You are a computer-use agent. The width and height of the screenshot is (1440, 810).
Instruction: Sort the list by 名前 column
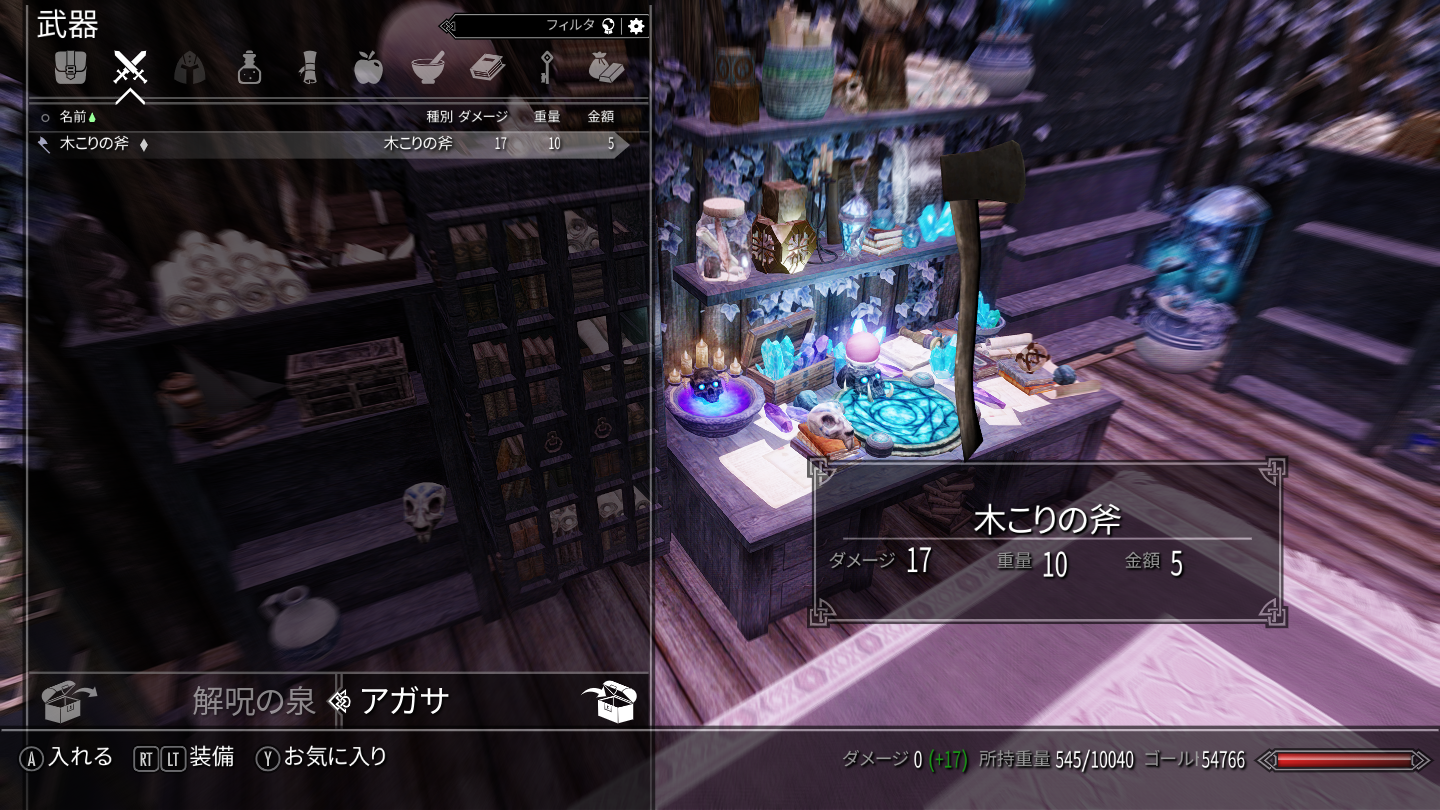[x=73, y=117]
